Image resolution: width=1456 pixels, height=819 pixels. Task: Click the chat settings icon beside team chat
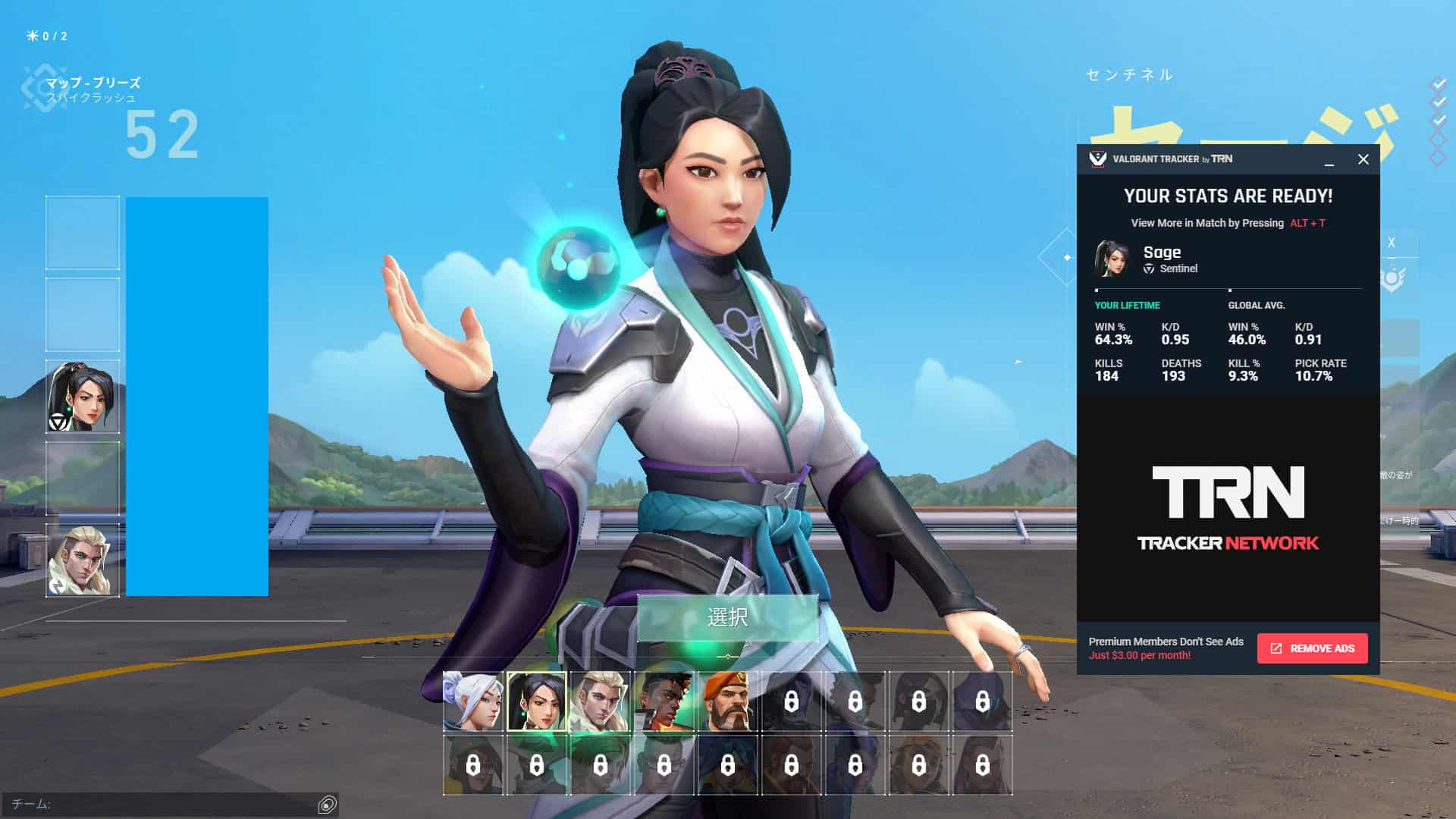click(327, 805)
